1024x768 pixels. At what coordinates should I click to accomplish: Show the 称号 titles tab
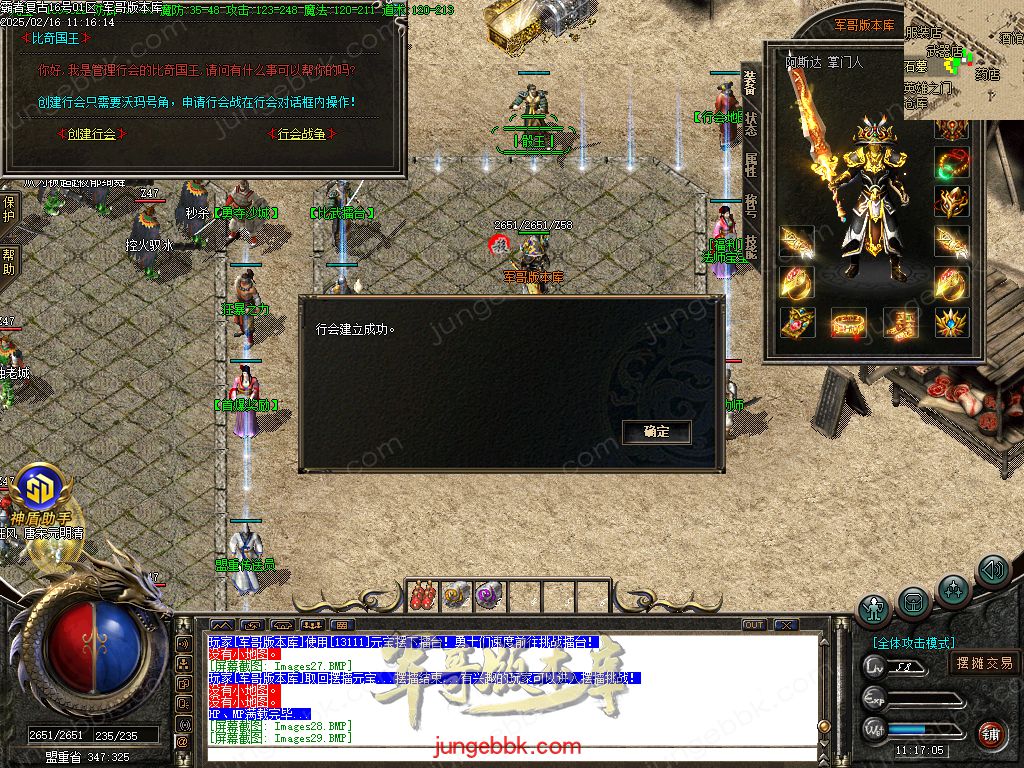click(751, 206)
